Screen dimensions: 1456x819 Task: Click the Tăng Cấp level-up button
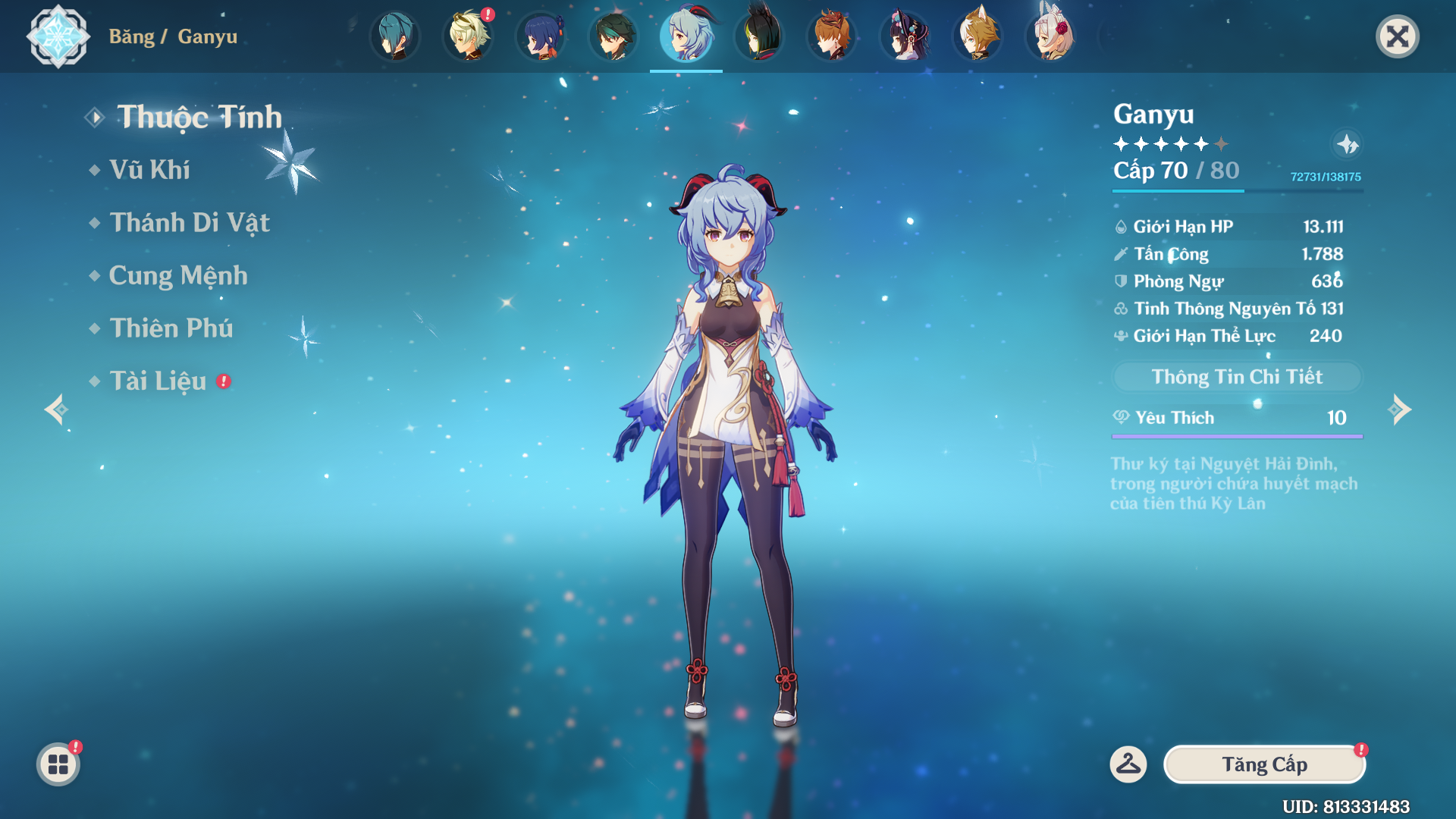coord(1264,764)
